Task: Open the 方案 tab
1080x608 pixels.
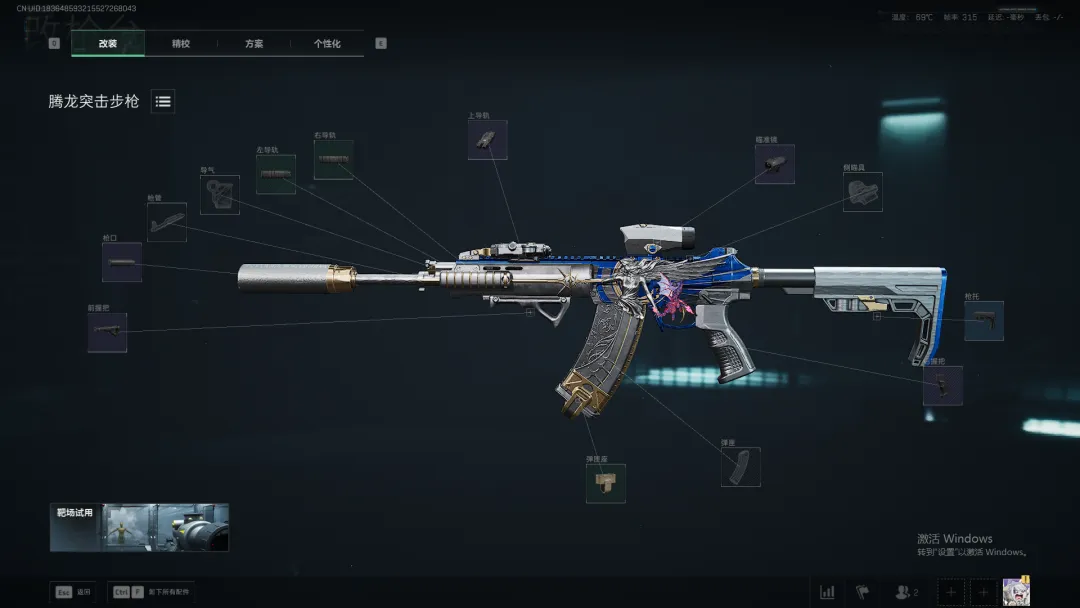Action: (x=254, y=44)
